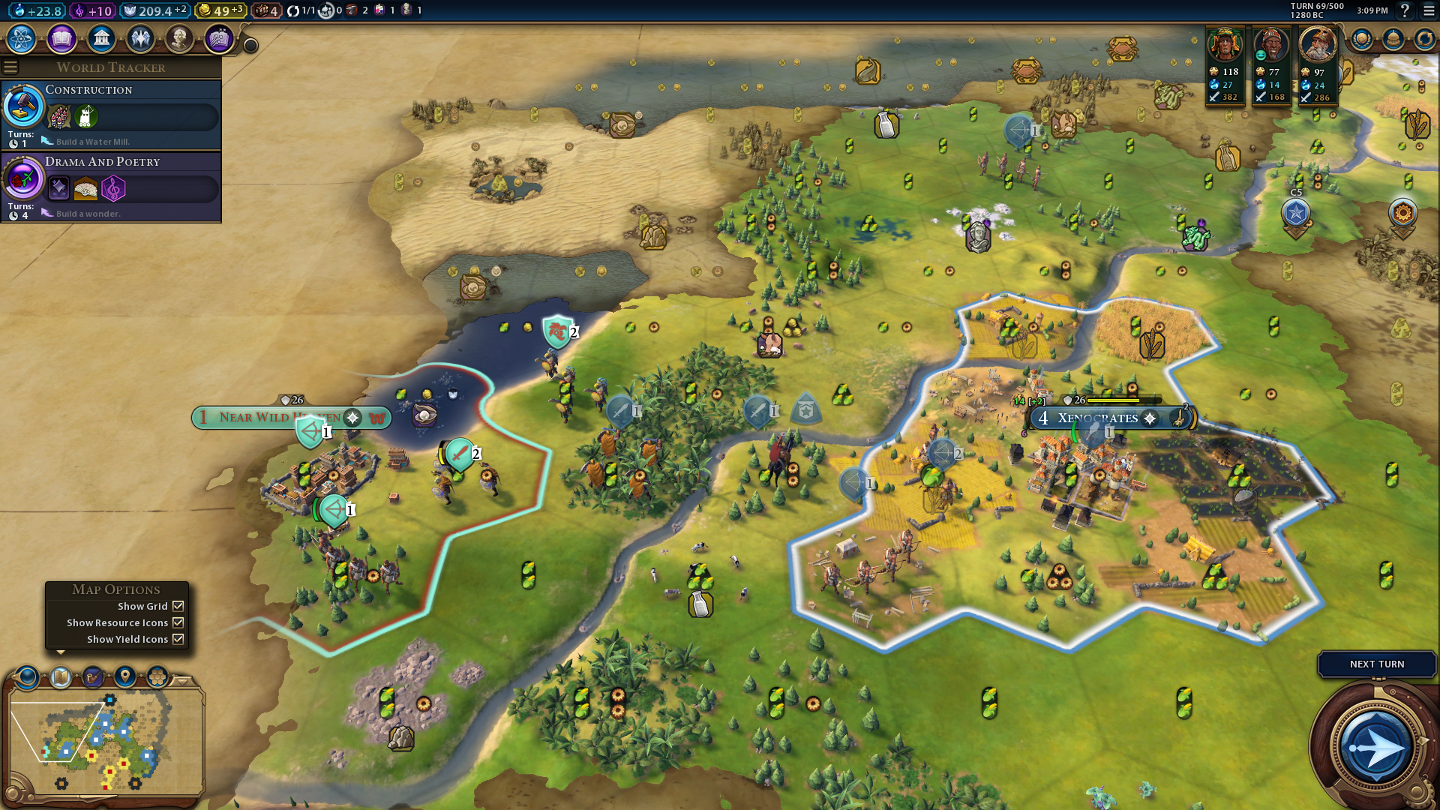Open the main game menu
The image size is (1440, 810).
pos(1427,11)
